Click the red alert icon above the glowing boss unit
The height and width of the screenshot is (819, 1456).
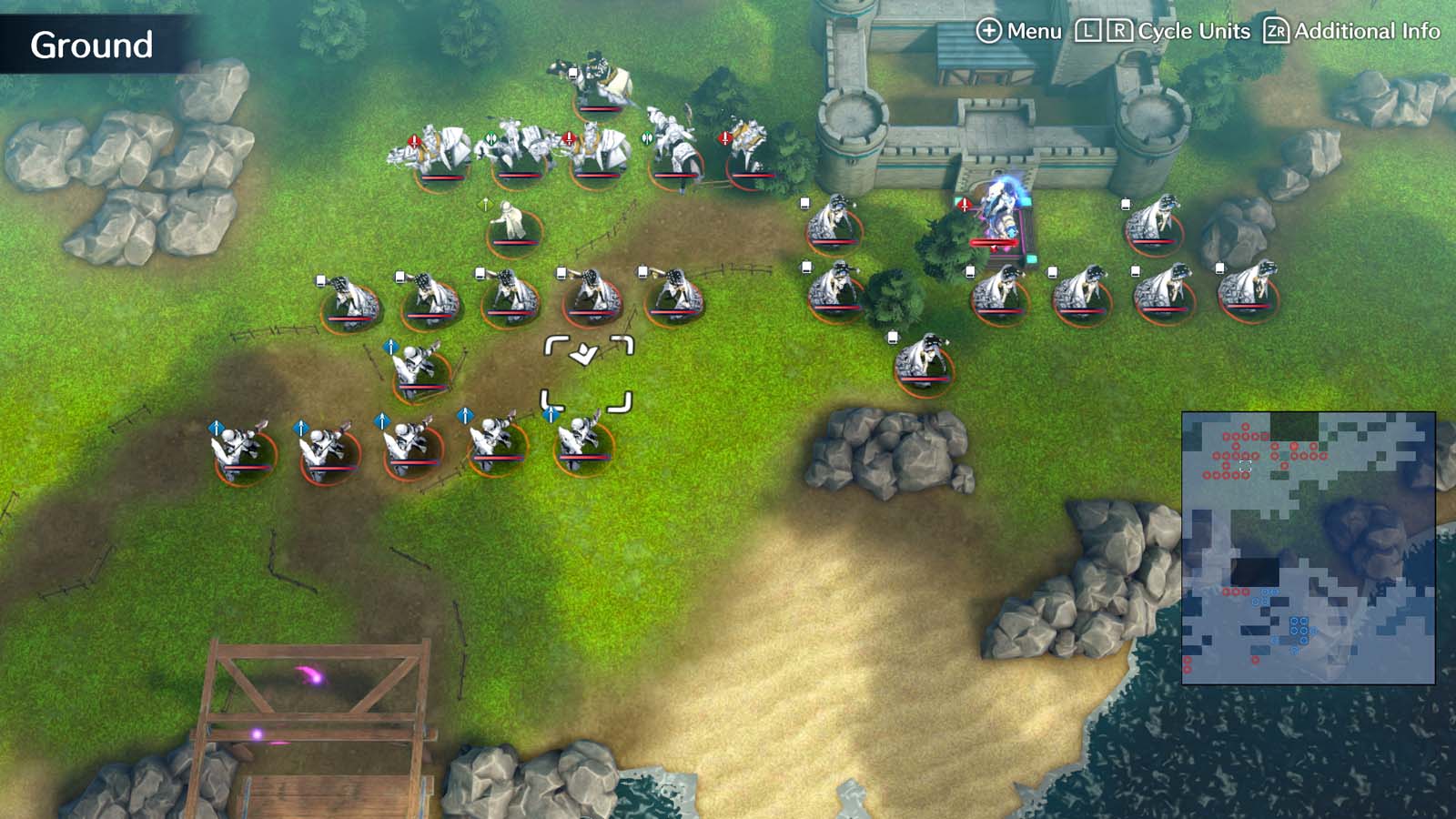964,204
